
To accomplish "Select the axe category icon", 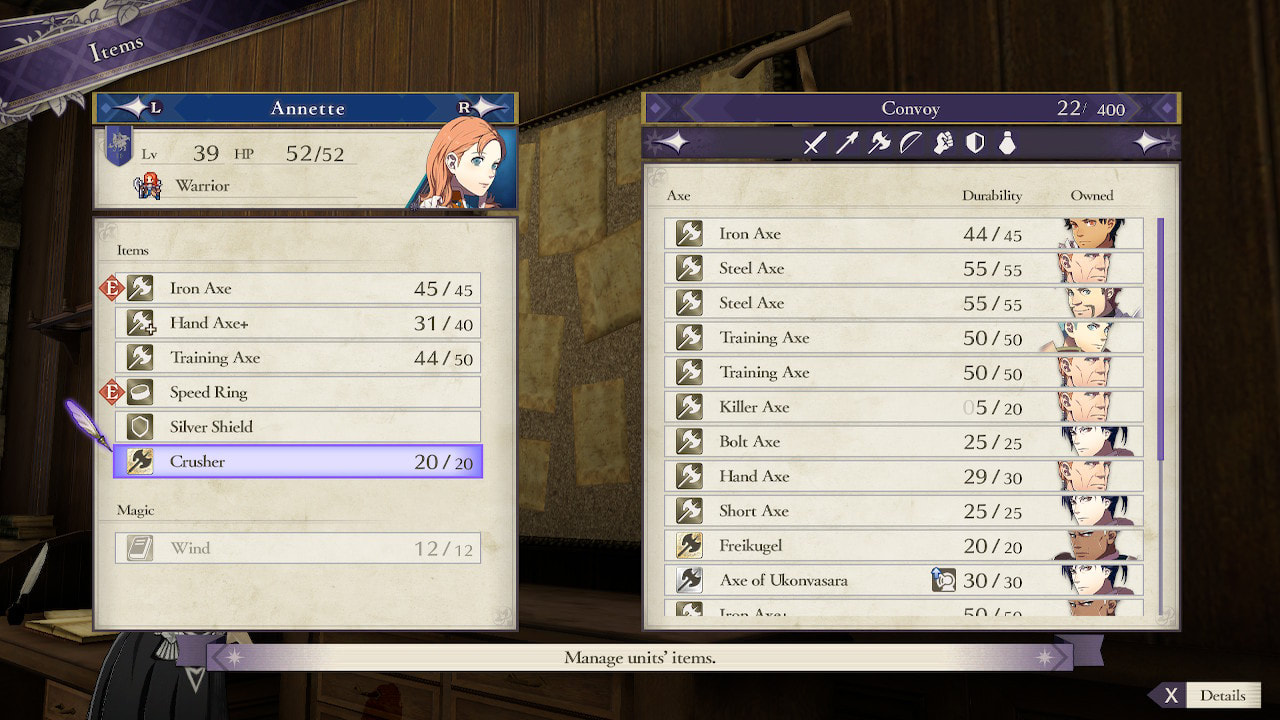I will tap(879, 144).
